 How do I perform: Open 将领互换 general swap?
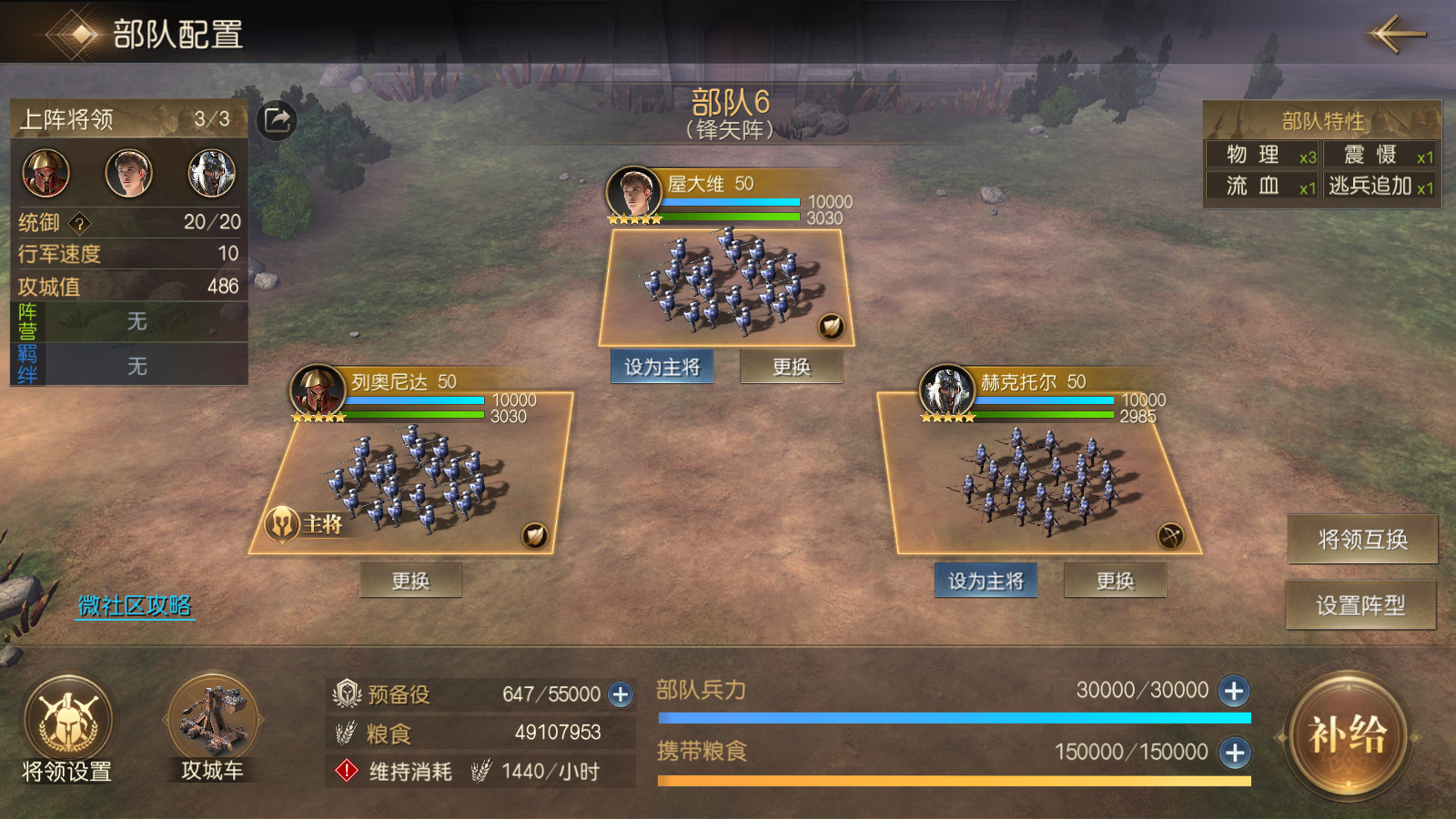(x=1362, y=540)
